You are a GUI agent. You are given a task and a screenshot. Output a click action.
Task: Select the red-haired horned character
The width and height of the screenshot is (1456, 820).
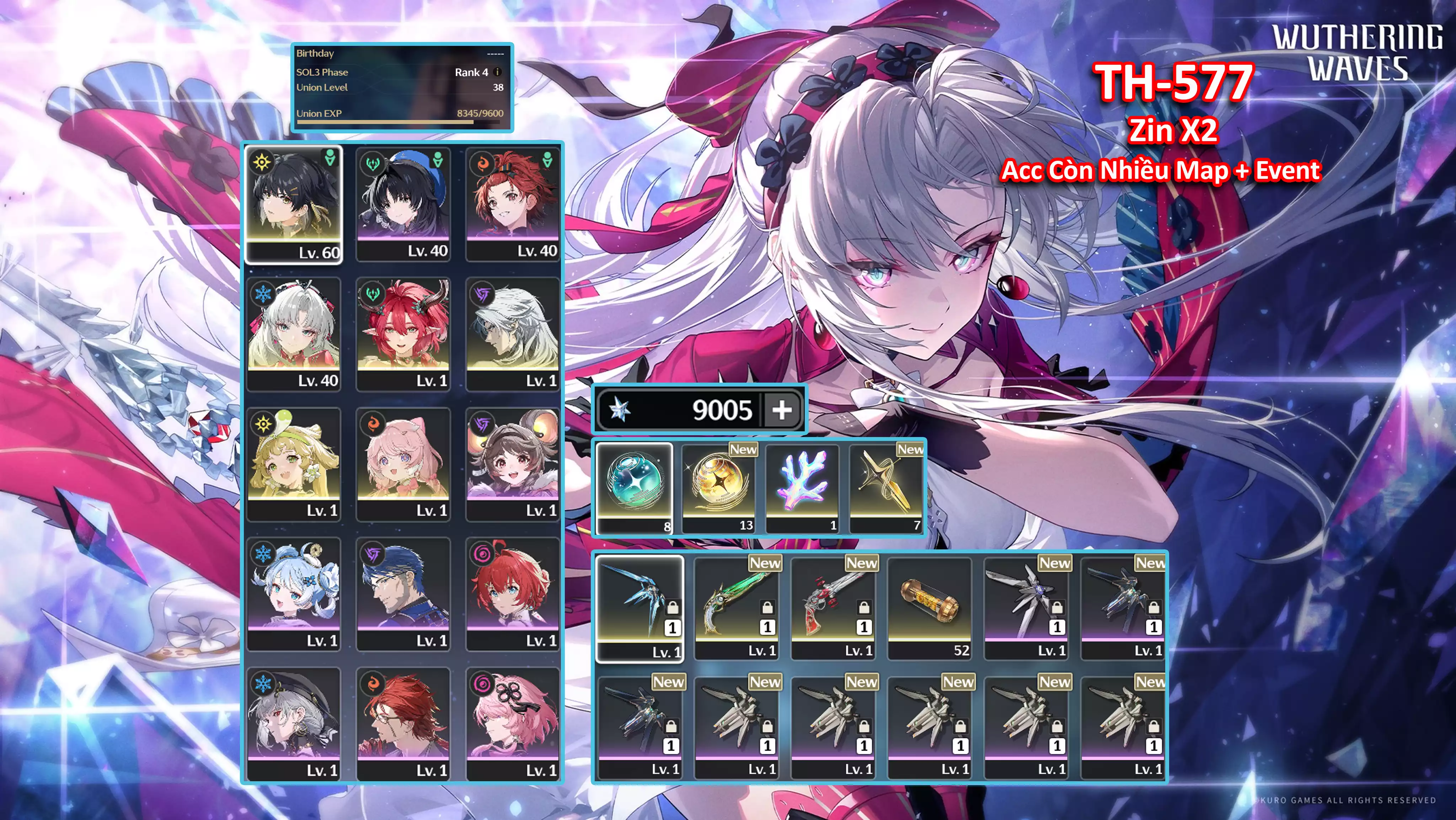point(403,334)
